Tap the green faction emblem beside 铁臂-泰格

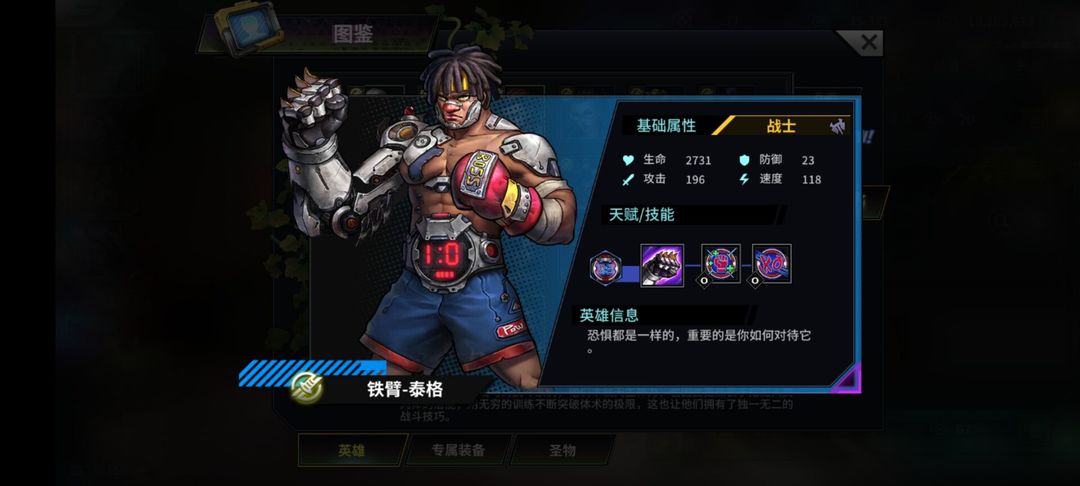tap(307, 388)
